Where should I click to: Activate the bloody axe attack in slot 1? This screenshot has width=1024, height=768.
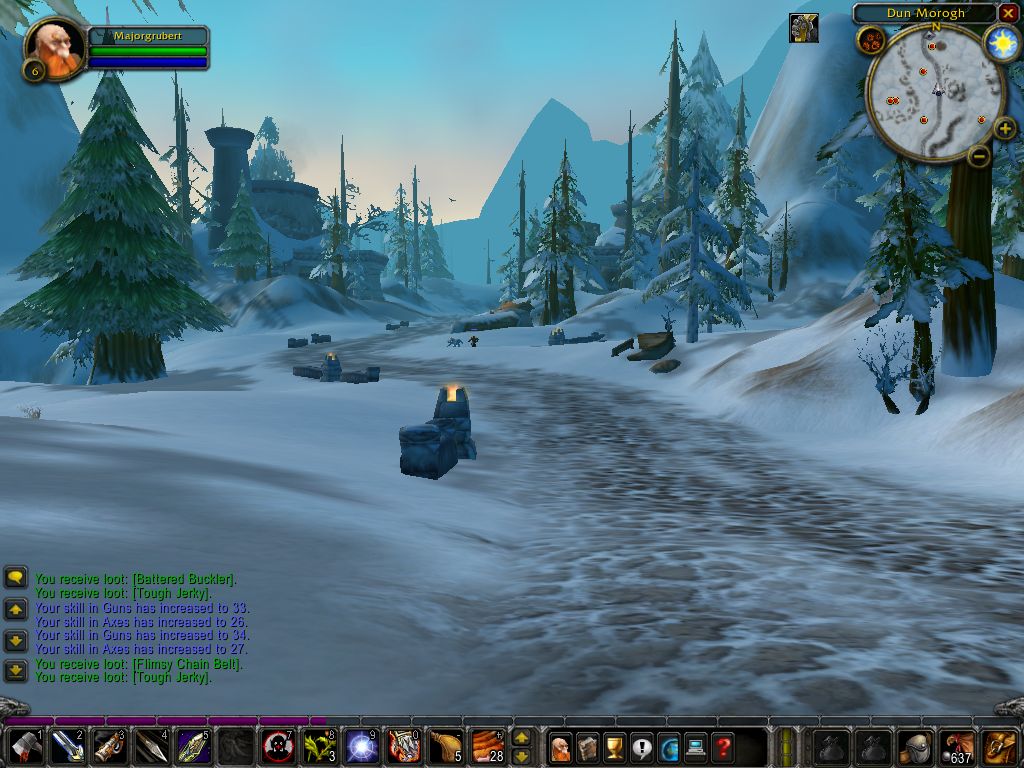pos(26,747)
